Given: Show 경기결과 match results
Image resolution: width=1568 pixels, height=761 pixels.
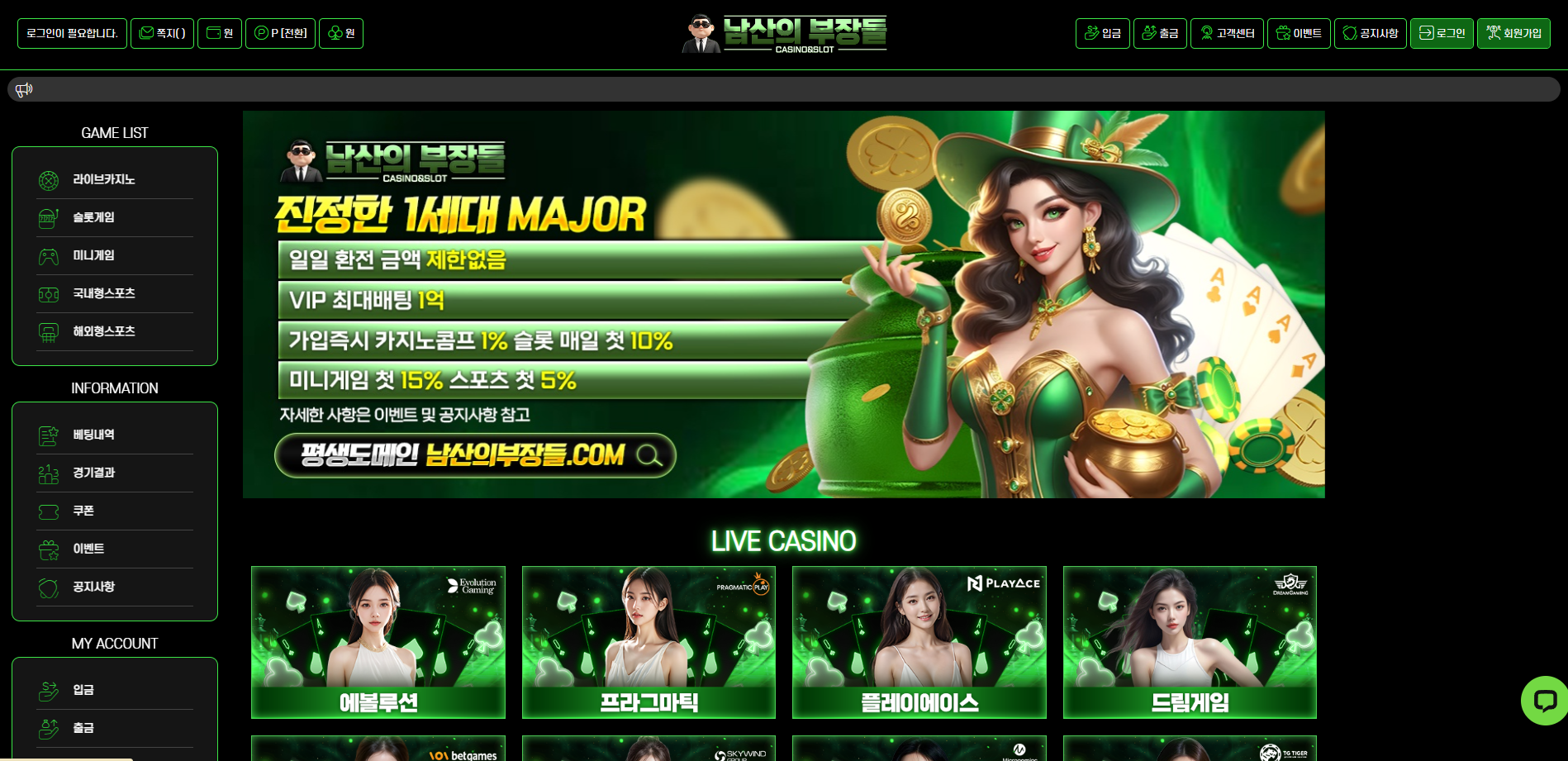Looking at the screenshot, I should [94, 473].
